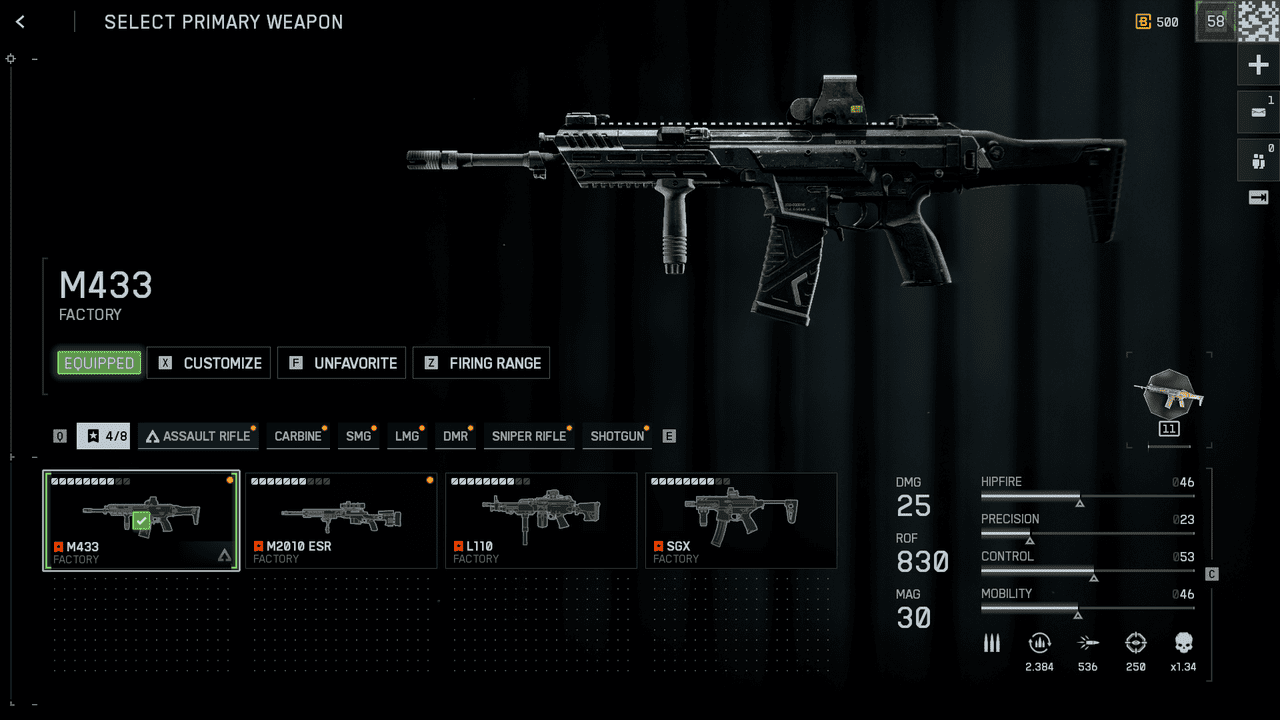The image size is (1280, 720).
Task: Open the weapon skin badge preview
Action: (1168, 396)
